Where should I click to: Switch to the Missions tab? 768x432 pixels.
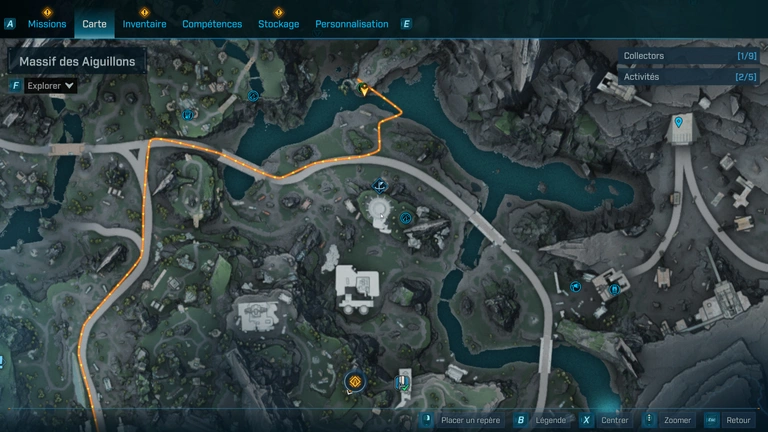click(x=47, y=24)
